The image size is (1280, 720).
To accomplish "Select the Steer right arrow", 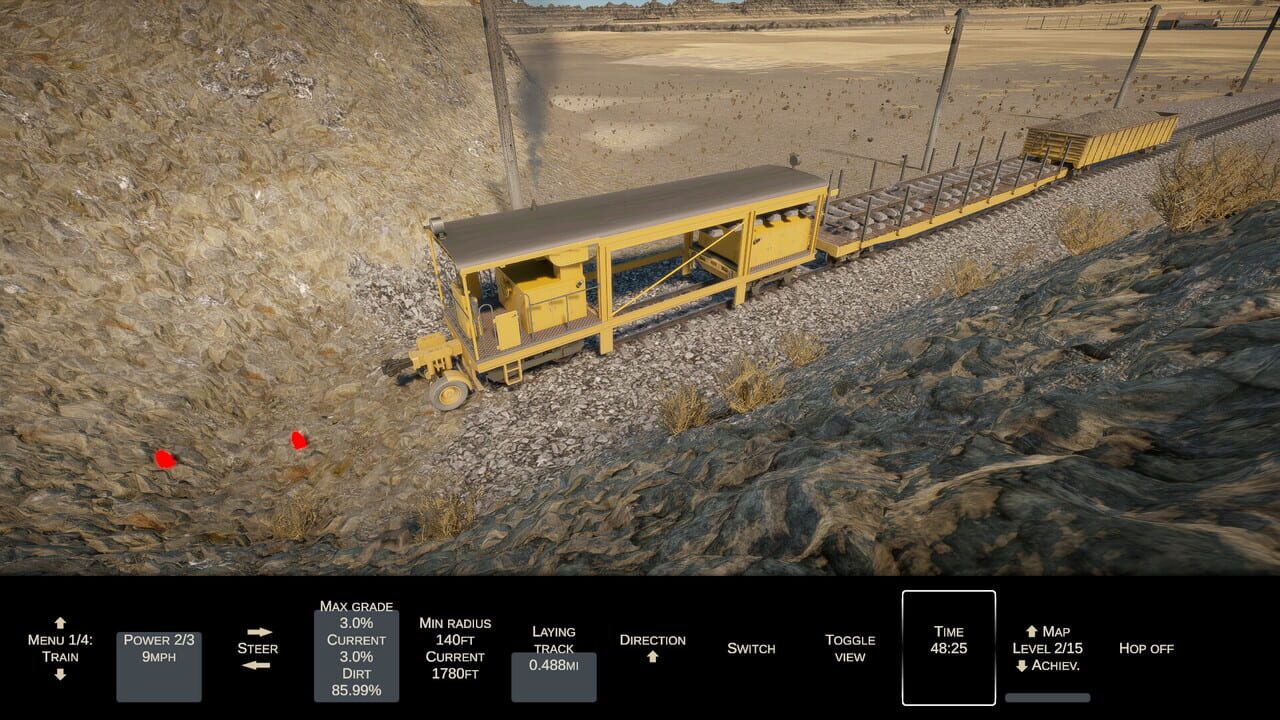I will pyautogui.click(x=262, y=631).
